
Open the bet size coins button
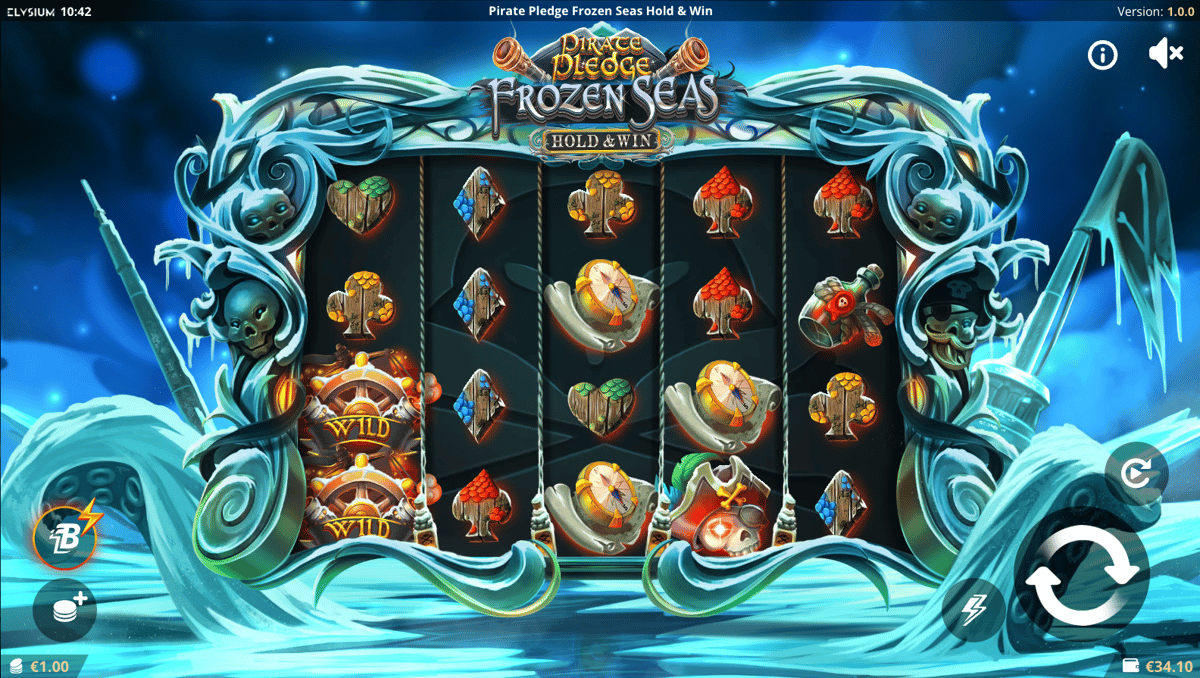(x=65, y=609)
